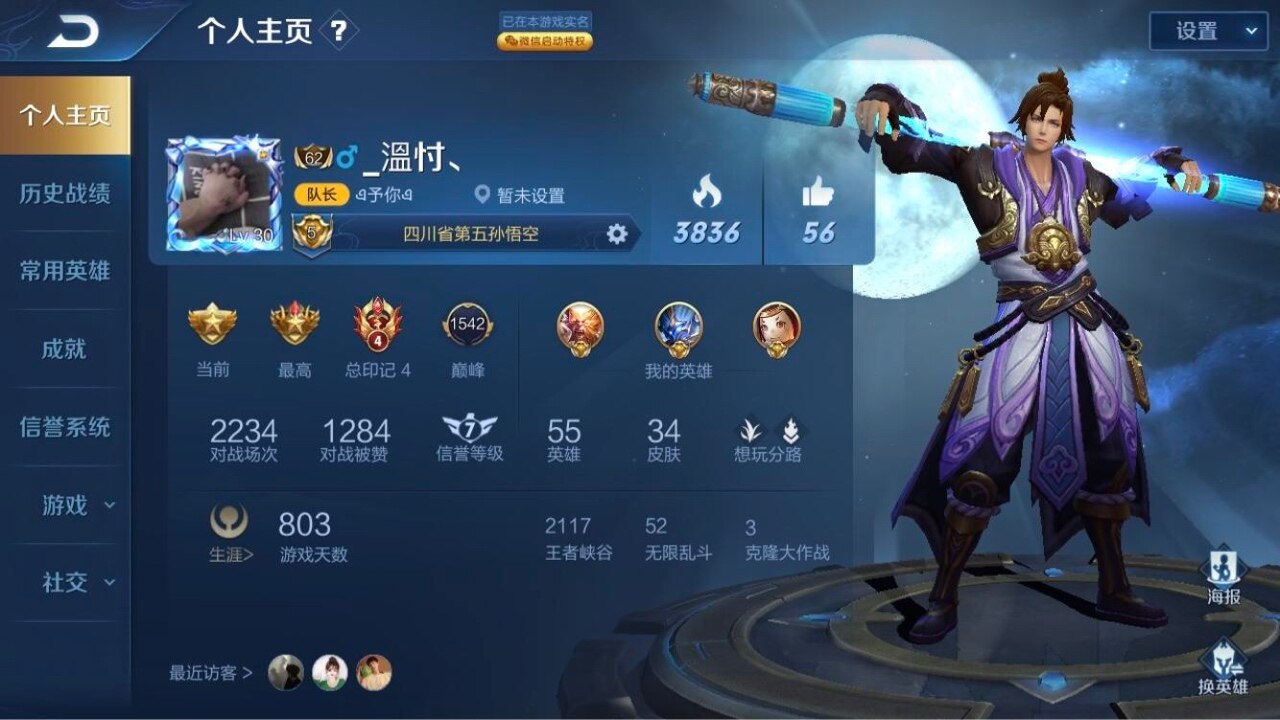
Task: Show the 最近访客 visitor list
Action: (211, 673)
